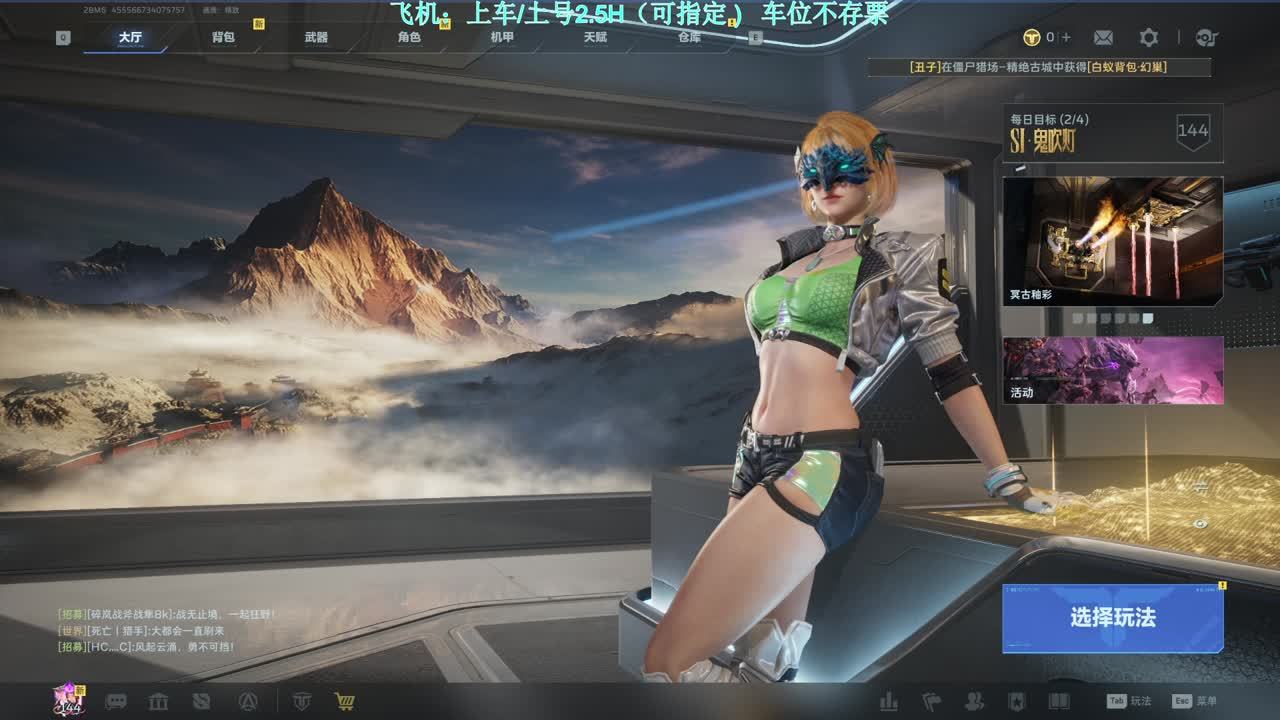Select the 角色 (character) tab
The width and height of the screenshot is (1280, 720).
409,38
